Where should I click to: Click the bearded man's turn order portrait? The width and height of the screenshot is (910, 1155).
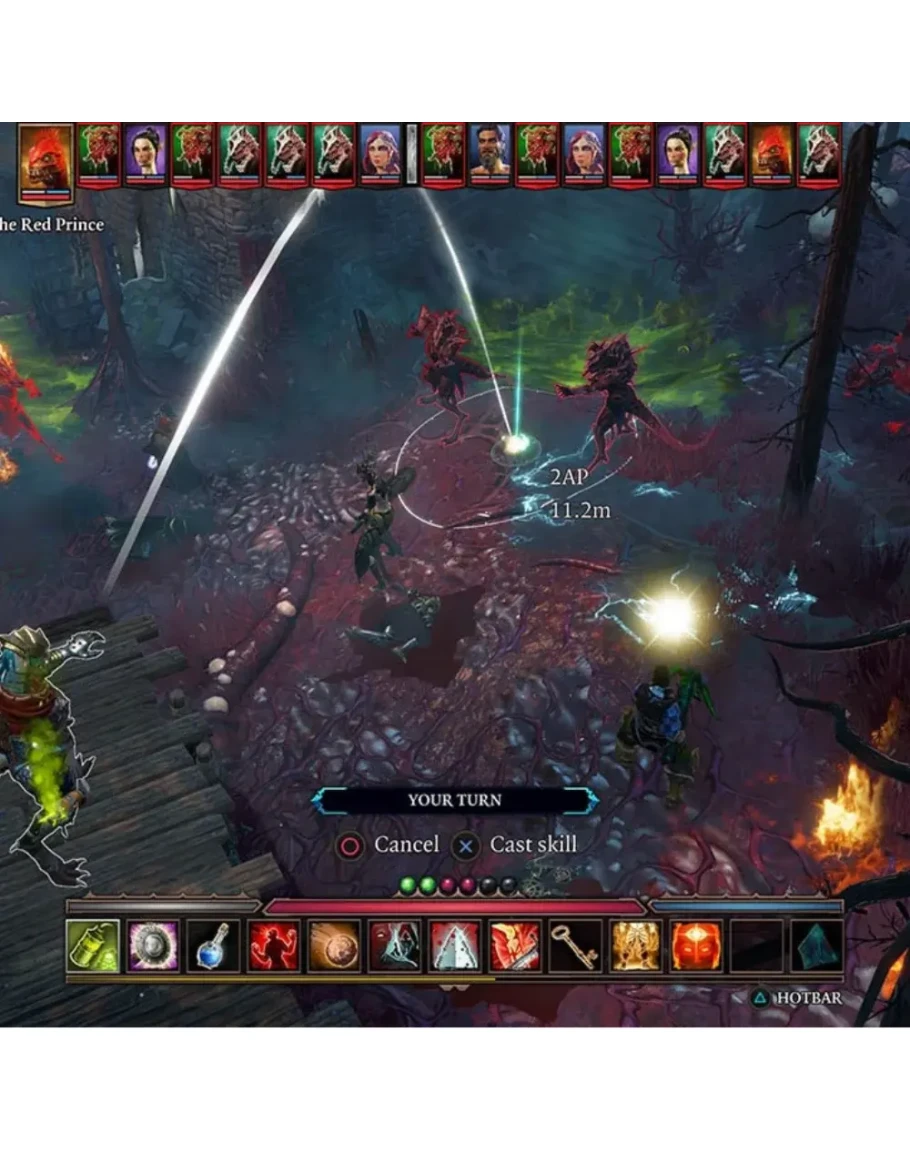(x=490, y=155)
